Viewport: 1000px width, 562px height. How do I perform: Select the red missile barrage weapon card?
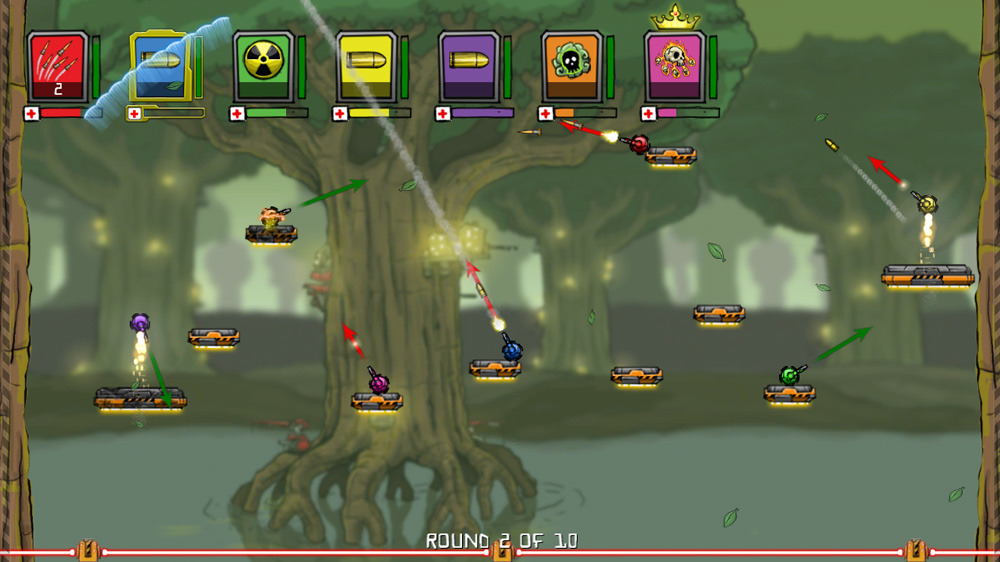[x=58, y=66]
